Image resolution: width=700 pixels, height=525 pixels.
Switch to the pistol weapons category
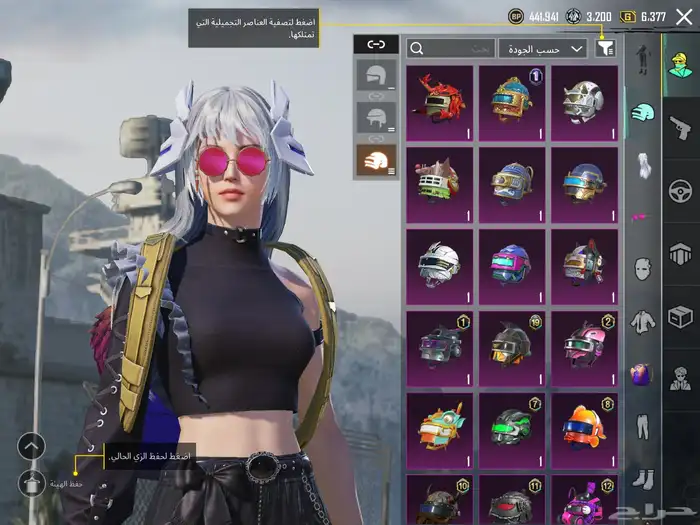tap(680, 126)
